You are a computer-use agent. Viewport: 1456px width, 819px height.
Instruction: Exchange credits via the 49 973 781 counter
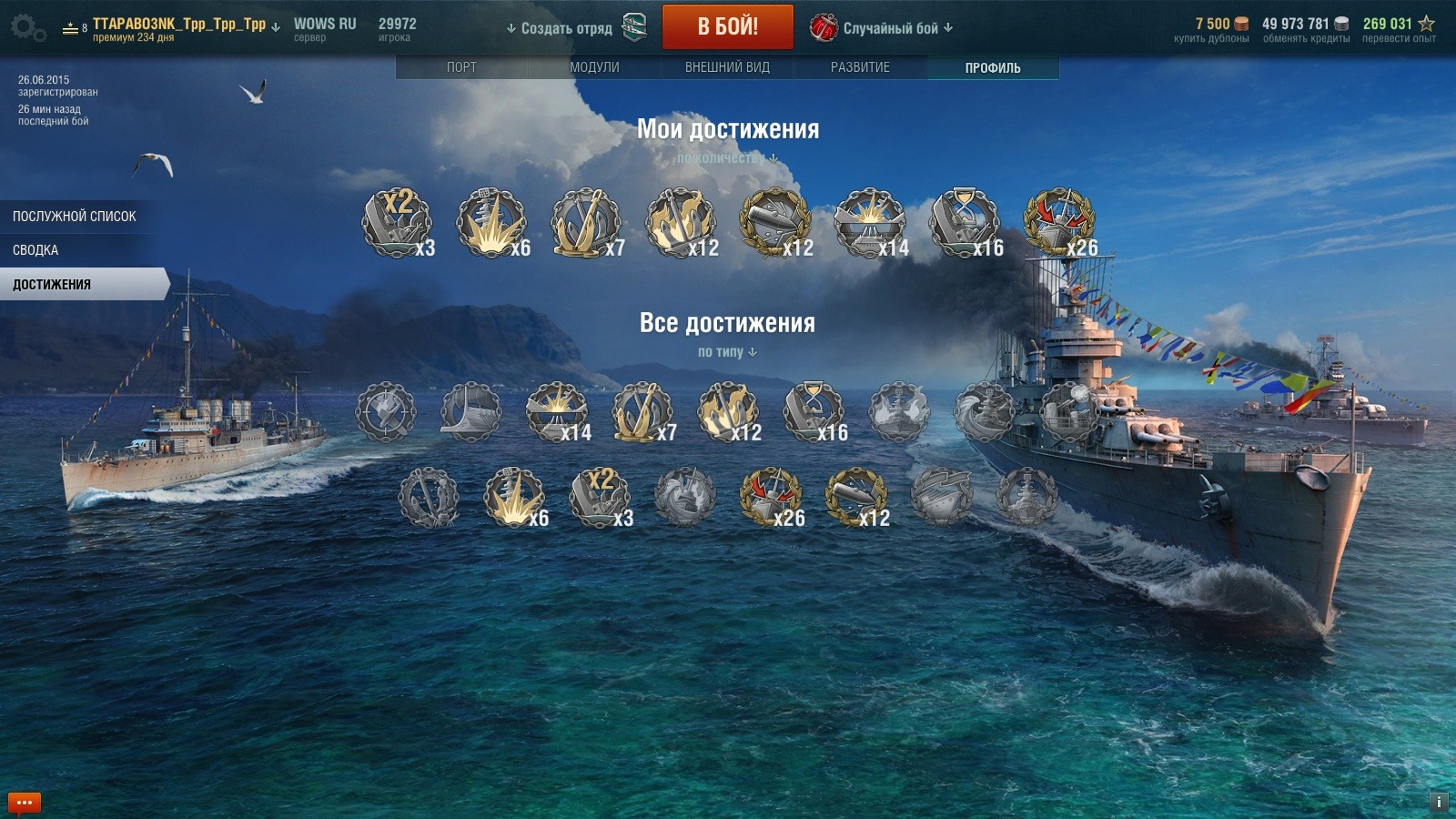(x=1306, y=29)
